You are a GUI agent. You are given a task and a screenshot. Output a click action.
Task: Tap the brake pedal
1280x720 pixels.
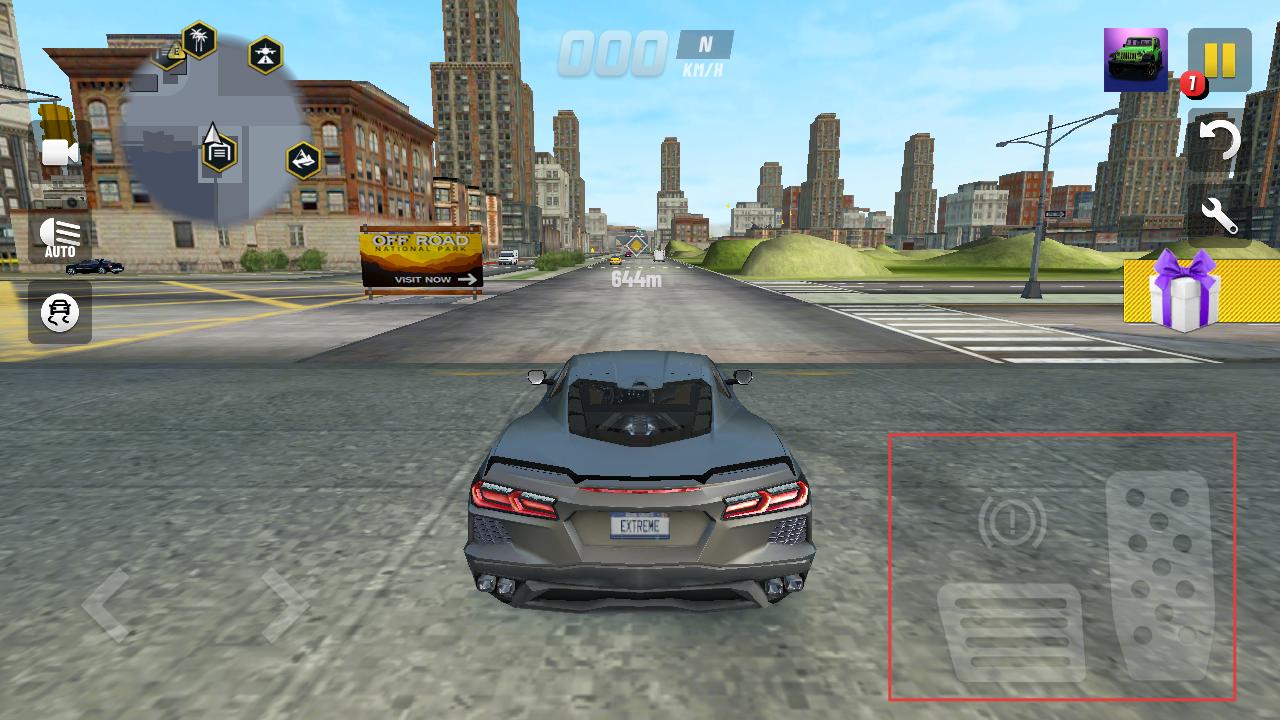tap(1011, 632)
